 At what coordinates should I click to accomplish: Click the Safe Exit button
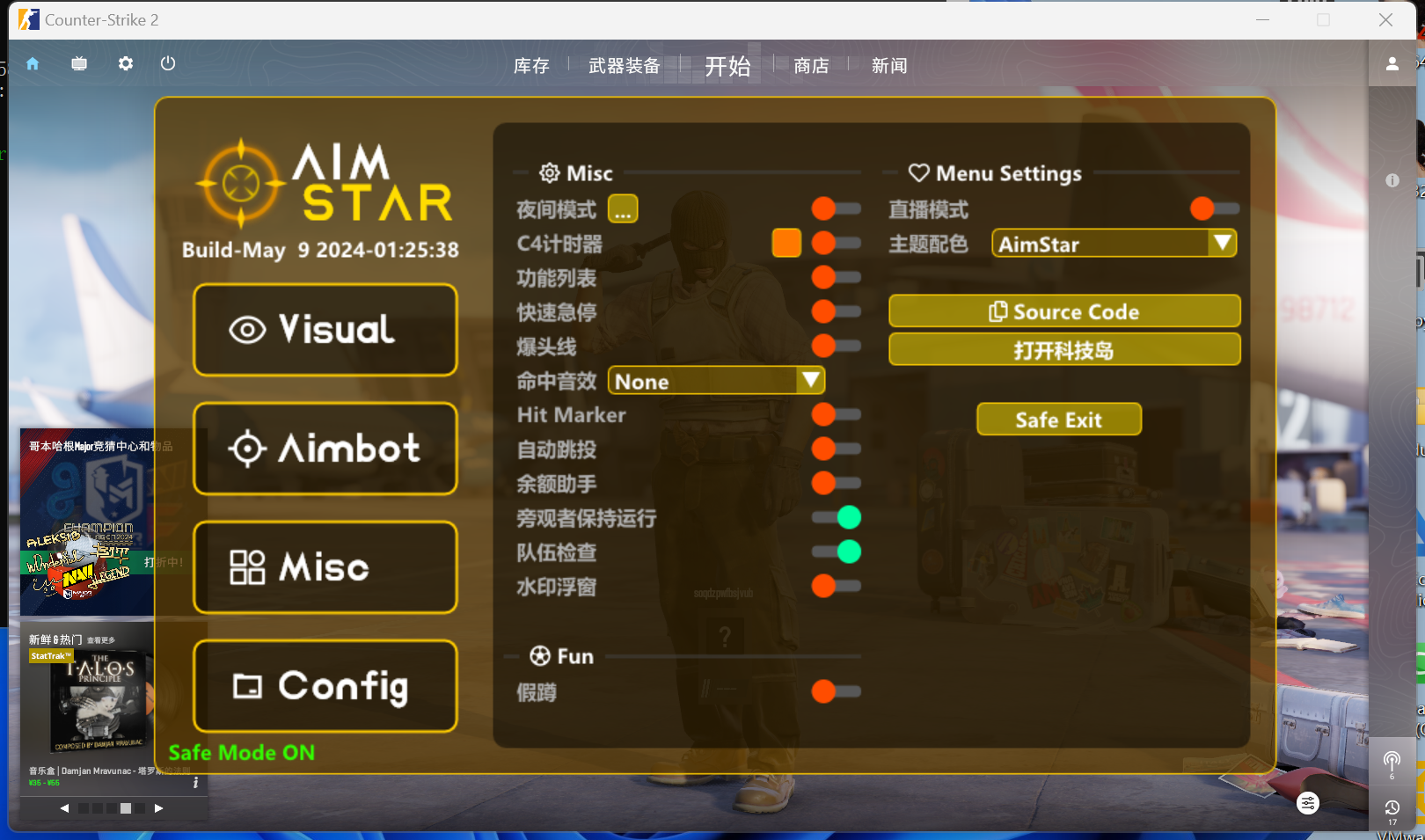[1058, 419]
